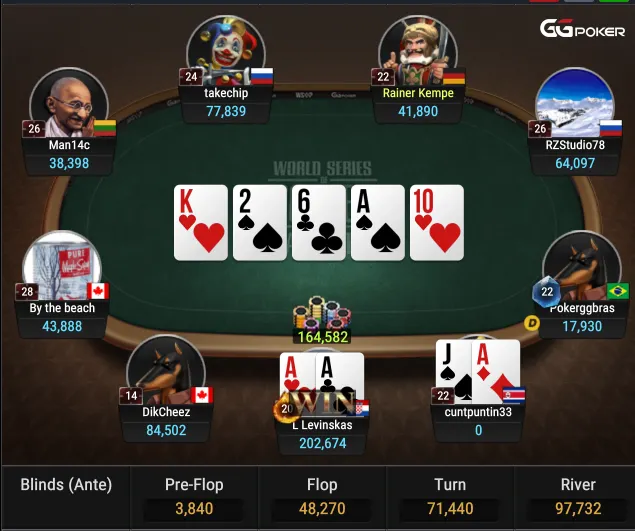Image resolution: width=635 pixels, height=531 pixels.
Task: Switch to the Pre-Flop street tab
Action: point(194,496)
